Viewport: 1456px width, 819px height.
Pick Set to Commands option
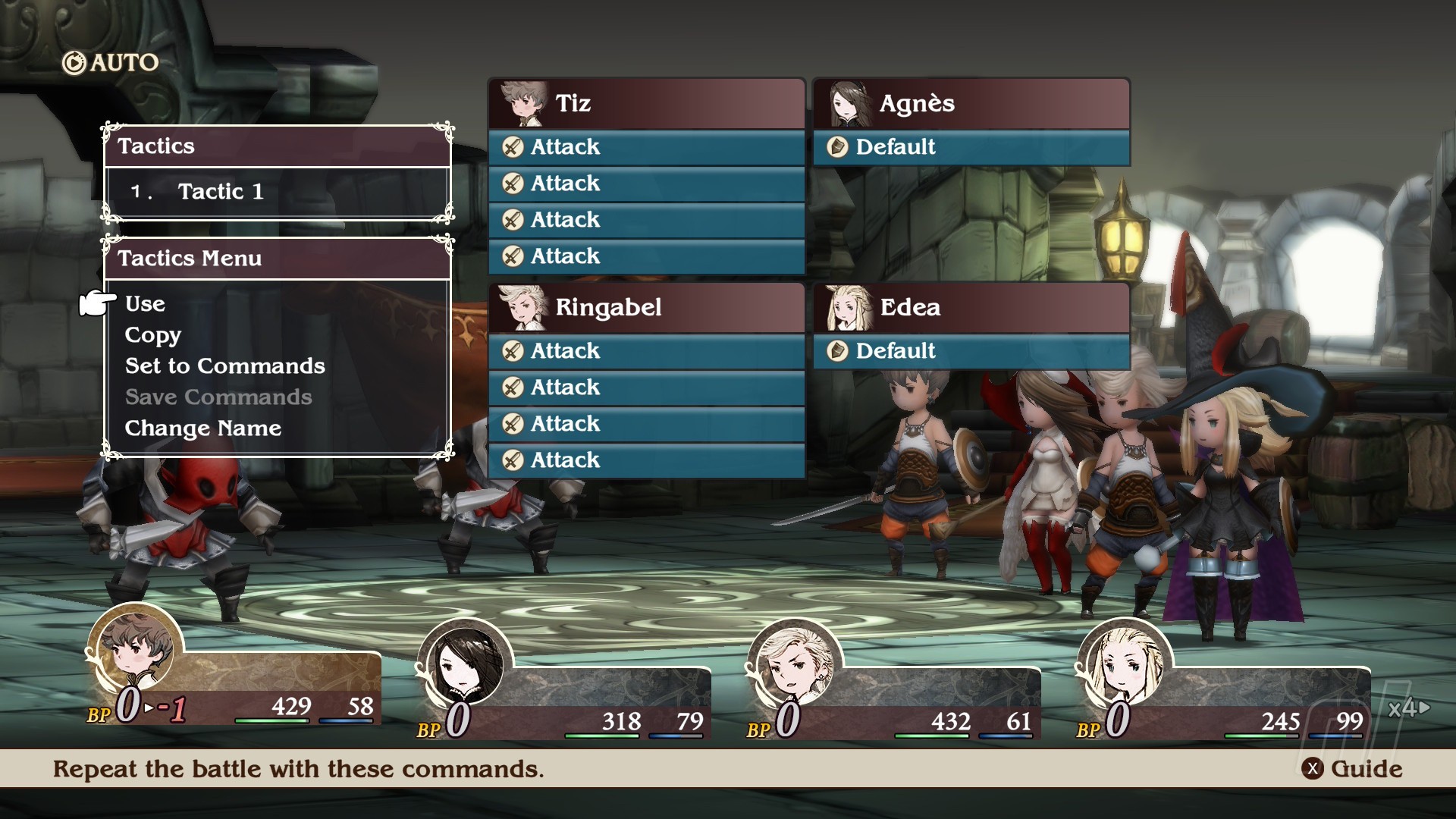pos(224,366)
